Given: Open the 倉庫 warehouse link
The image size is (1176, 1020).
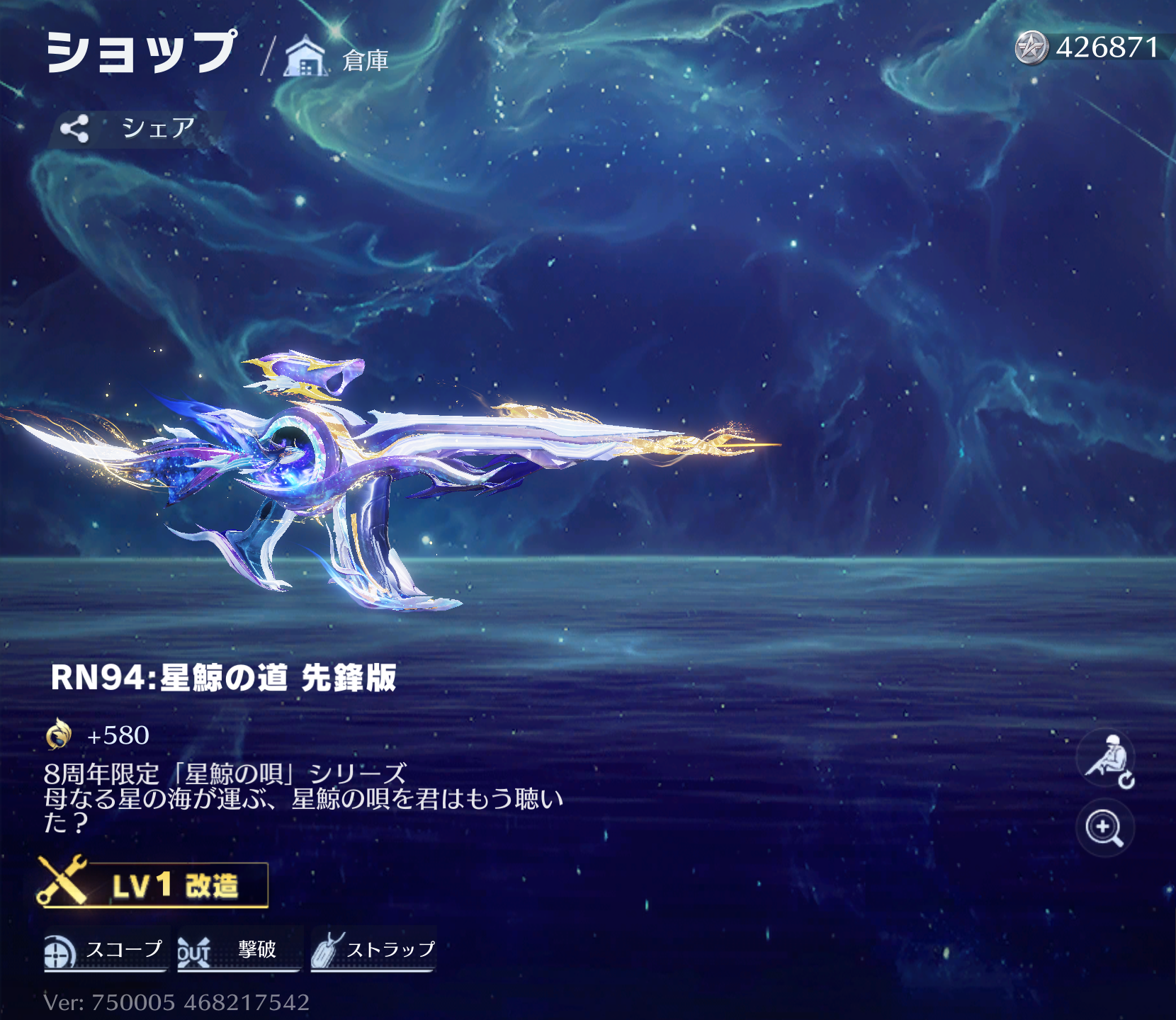Looking at the screenshot, I should tap(337, 58).
